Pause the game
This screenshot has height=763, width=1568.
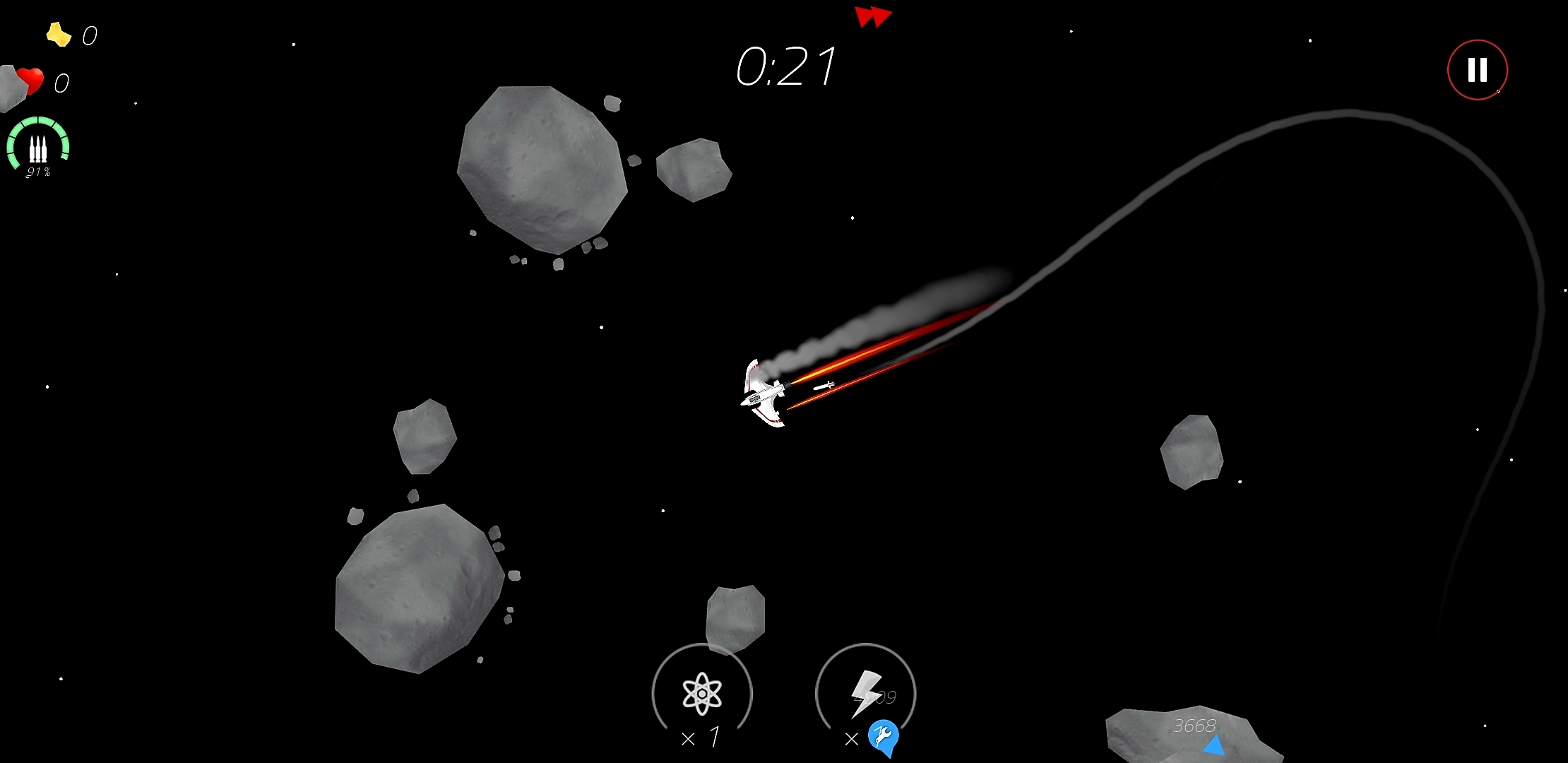point(1477,70)
